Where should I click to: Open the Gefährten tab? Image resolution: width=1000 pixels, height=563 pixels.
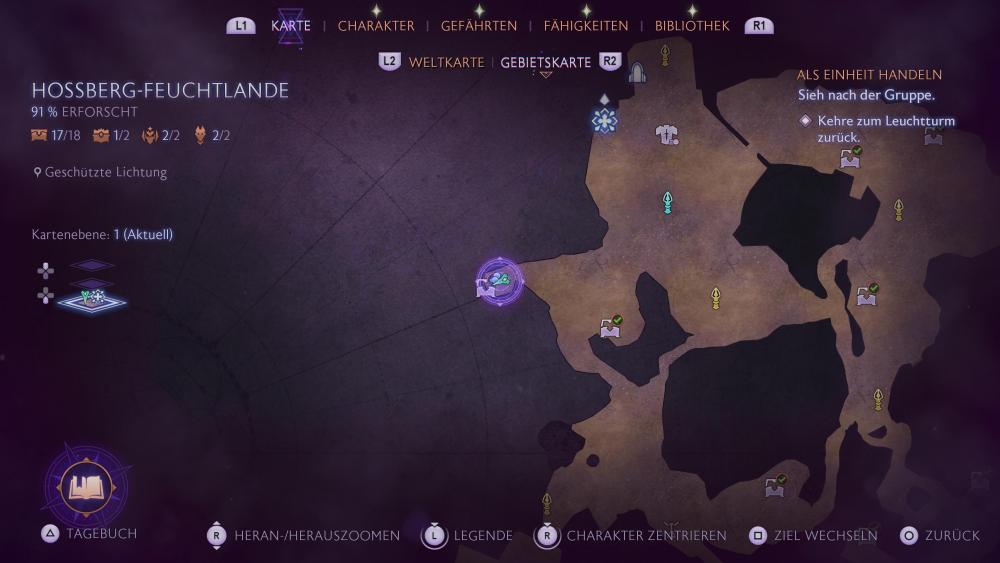(x=479, y=26)
